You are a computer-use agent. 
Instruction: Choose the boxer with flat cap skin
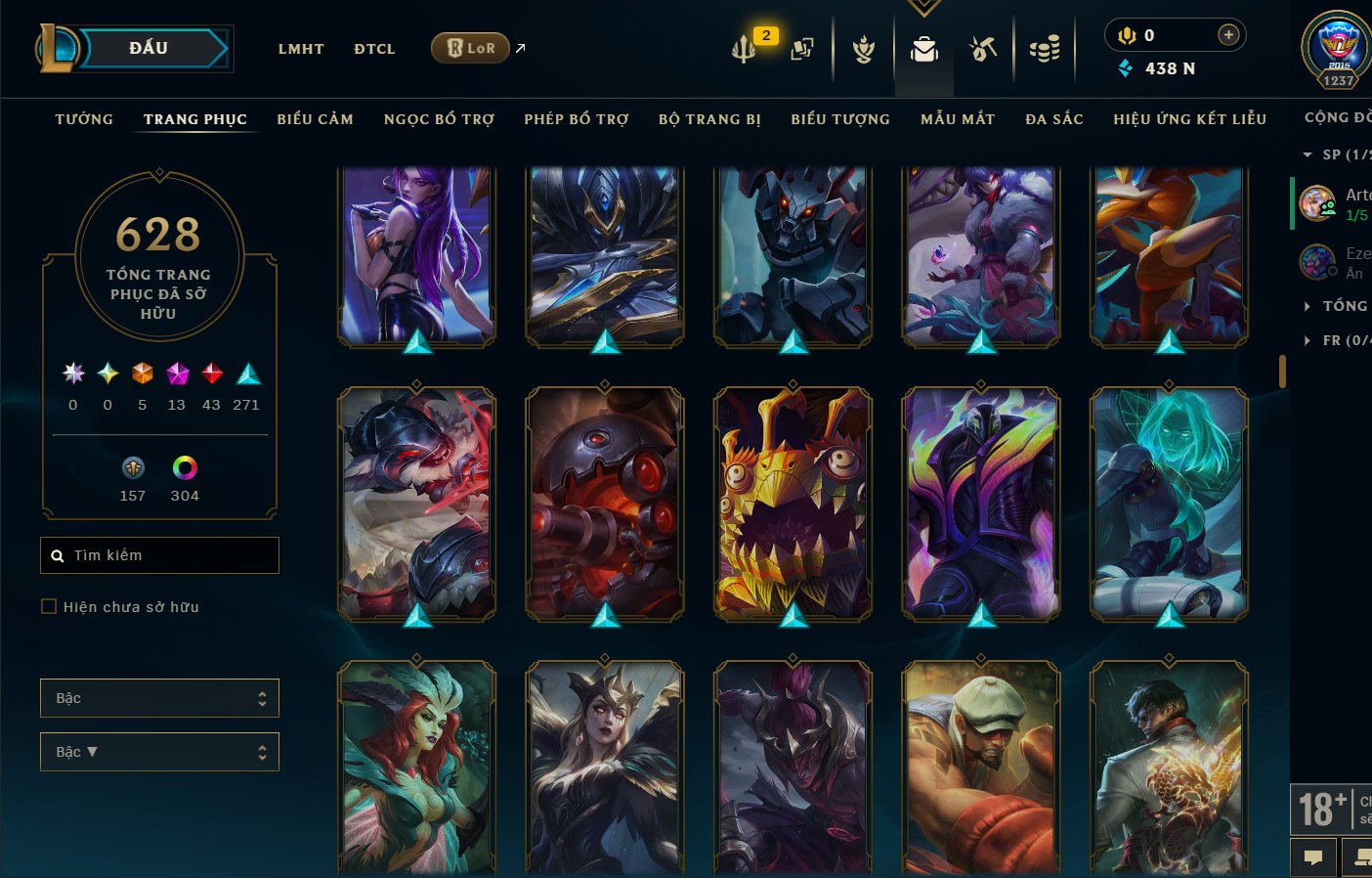point(981,768)
